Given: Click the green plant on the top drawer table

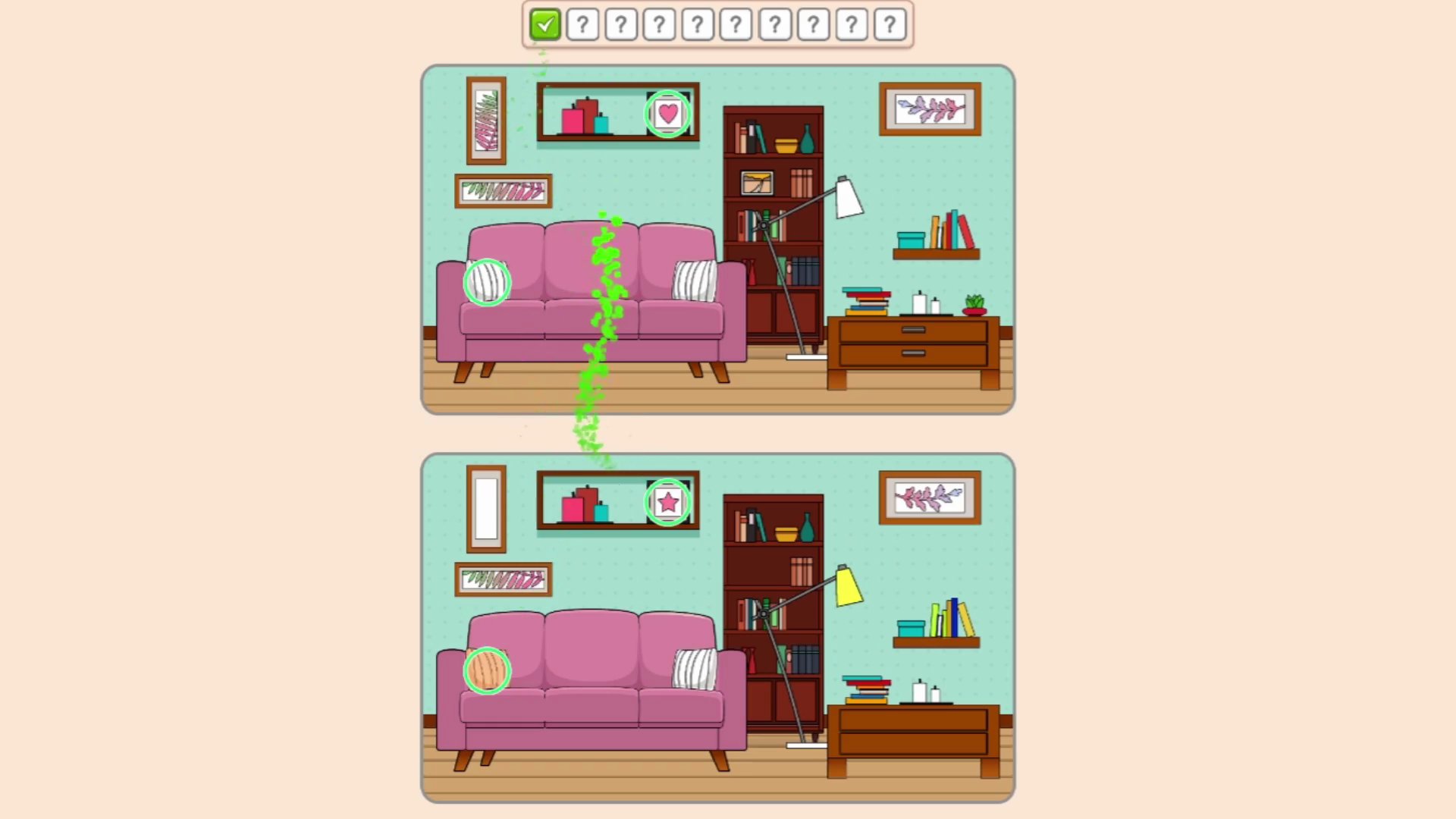Looking at the screenshot, I should pyautogui.click(x=974, y=303).
